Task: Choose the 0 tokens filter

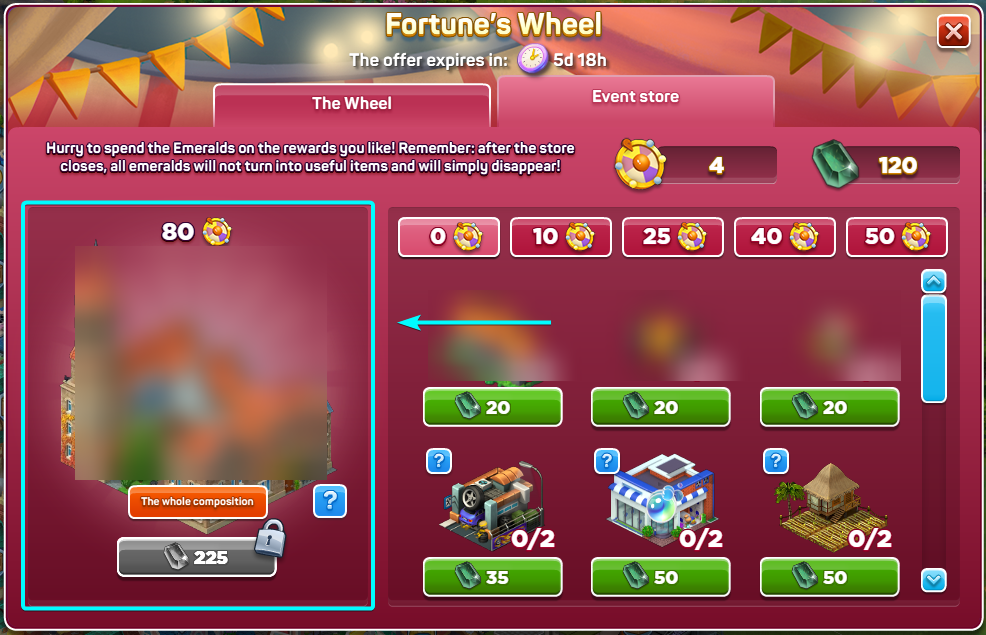Action: (x=448, y=237)
